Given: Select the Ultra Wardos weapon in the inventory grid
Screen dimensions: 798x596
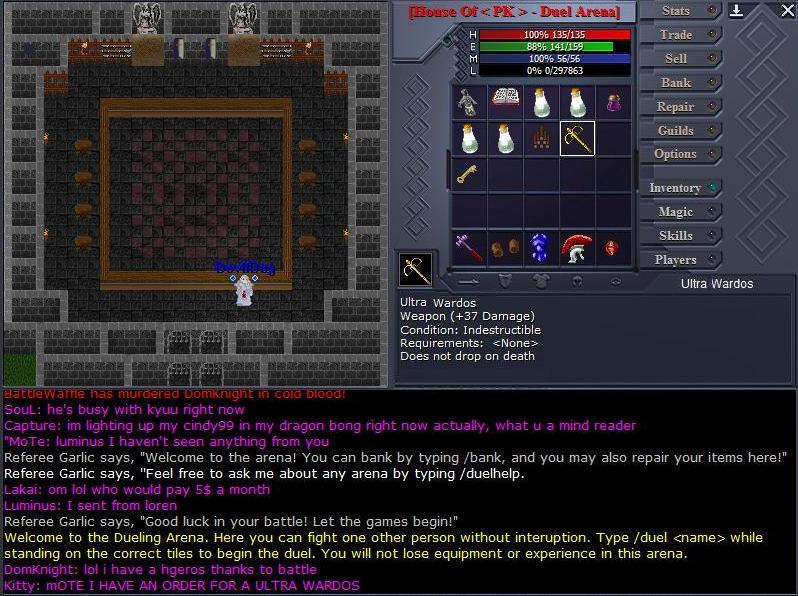Looking at the screenshot, I should [577, 138].
